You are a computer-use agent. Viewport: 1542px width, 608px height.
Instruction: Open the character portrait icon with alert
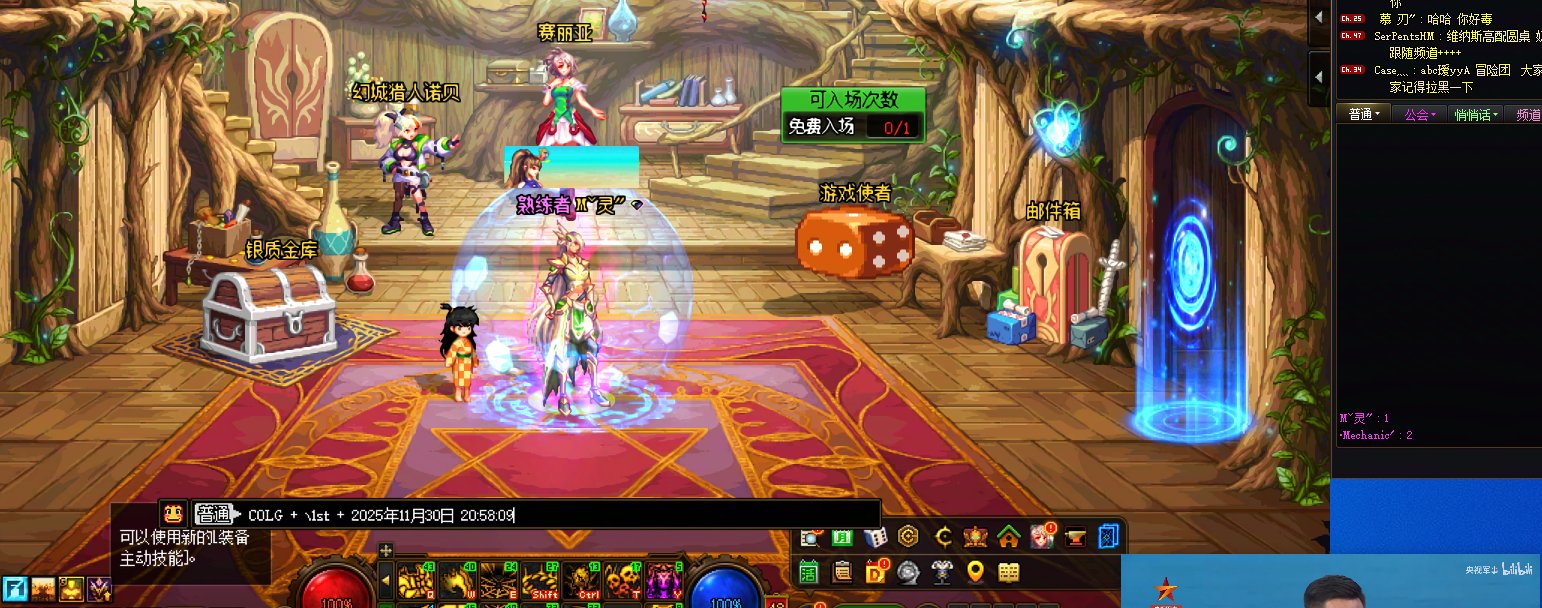click(1042, 537)
